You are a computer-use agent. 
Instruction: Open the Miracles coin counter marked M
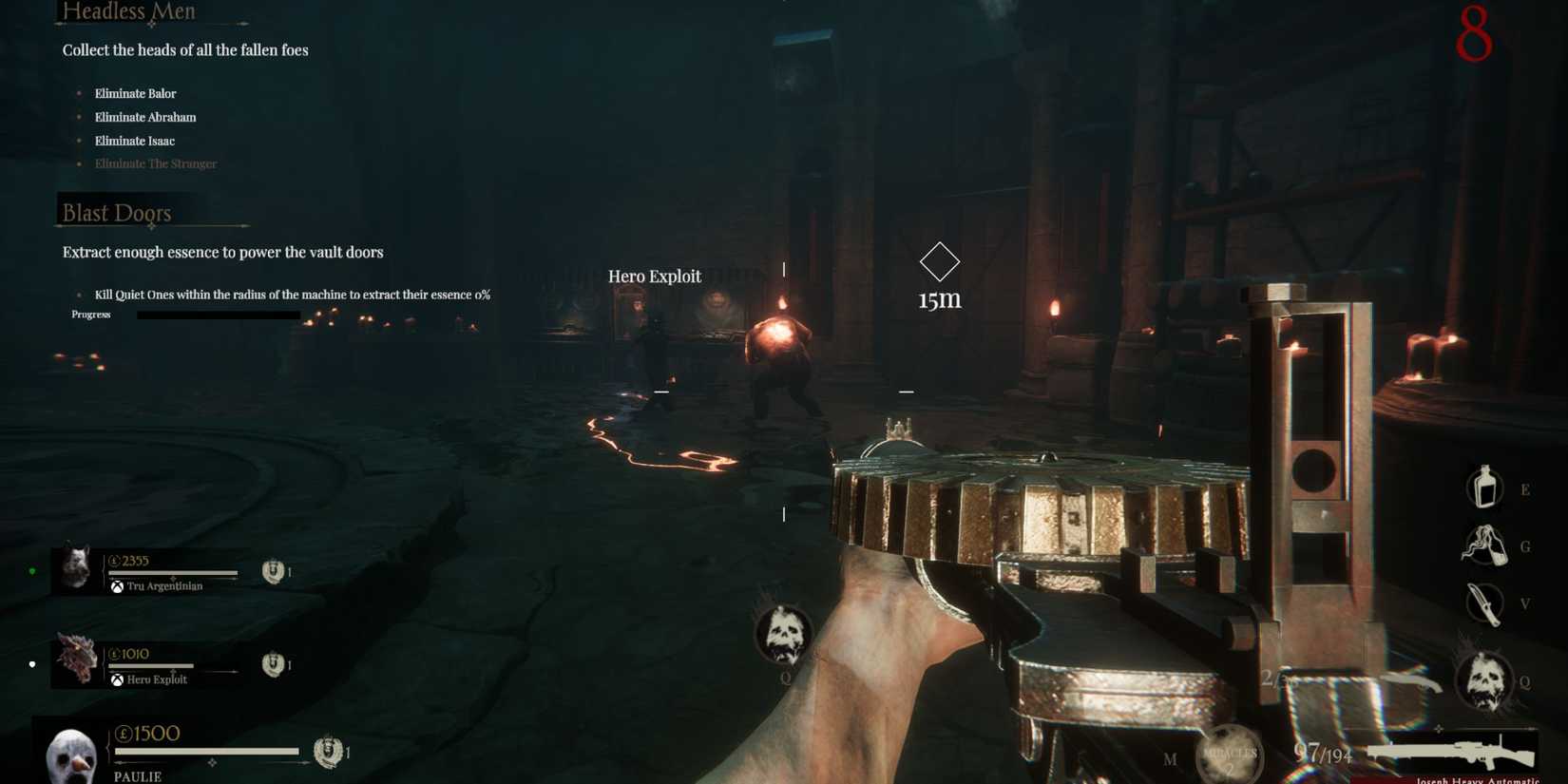pyautogui.click(x=1228, y=755)
